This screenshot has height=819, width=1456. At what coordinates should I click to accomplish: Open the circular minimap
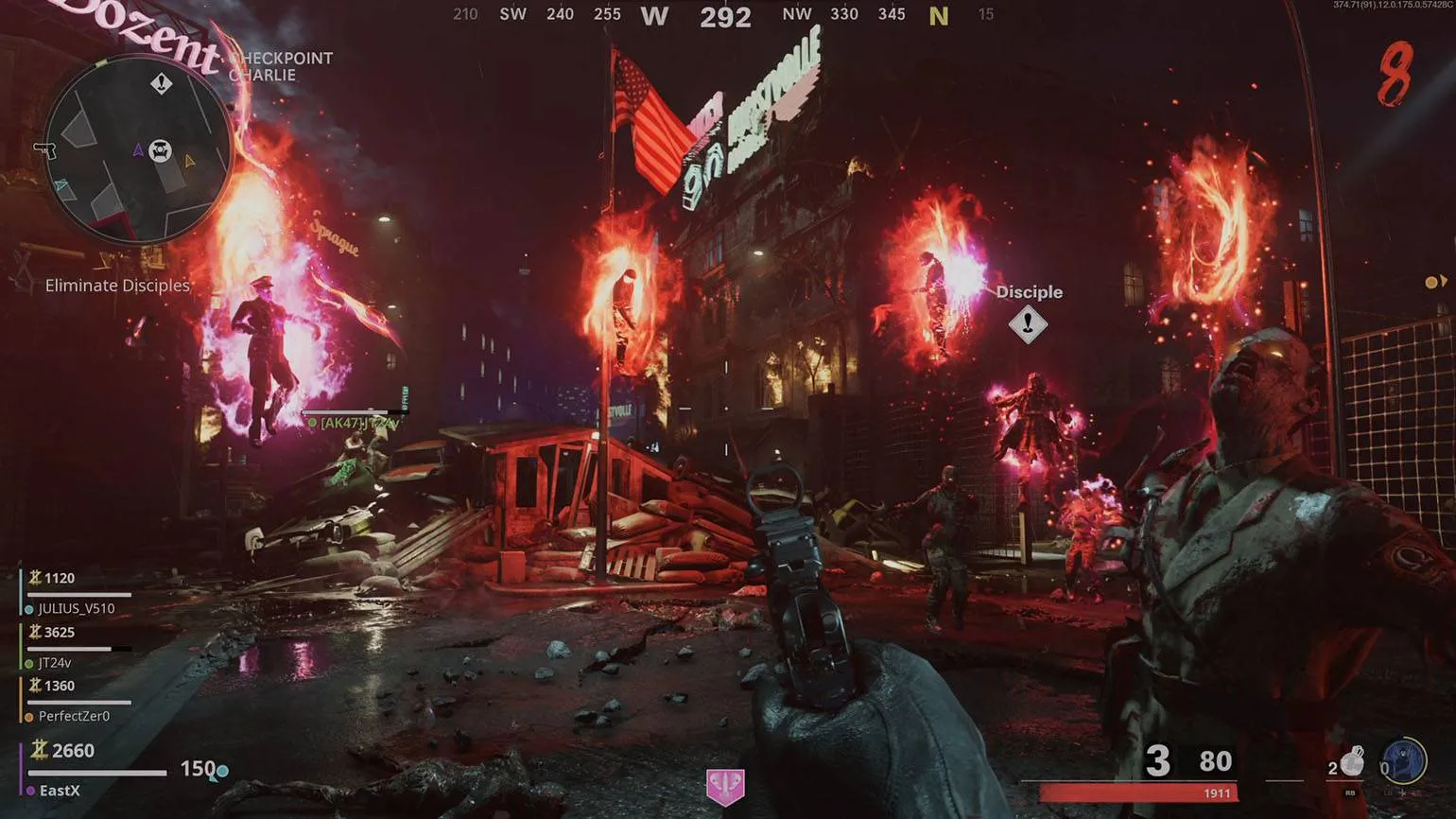(137, 149)
